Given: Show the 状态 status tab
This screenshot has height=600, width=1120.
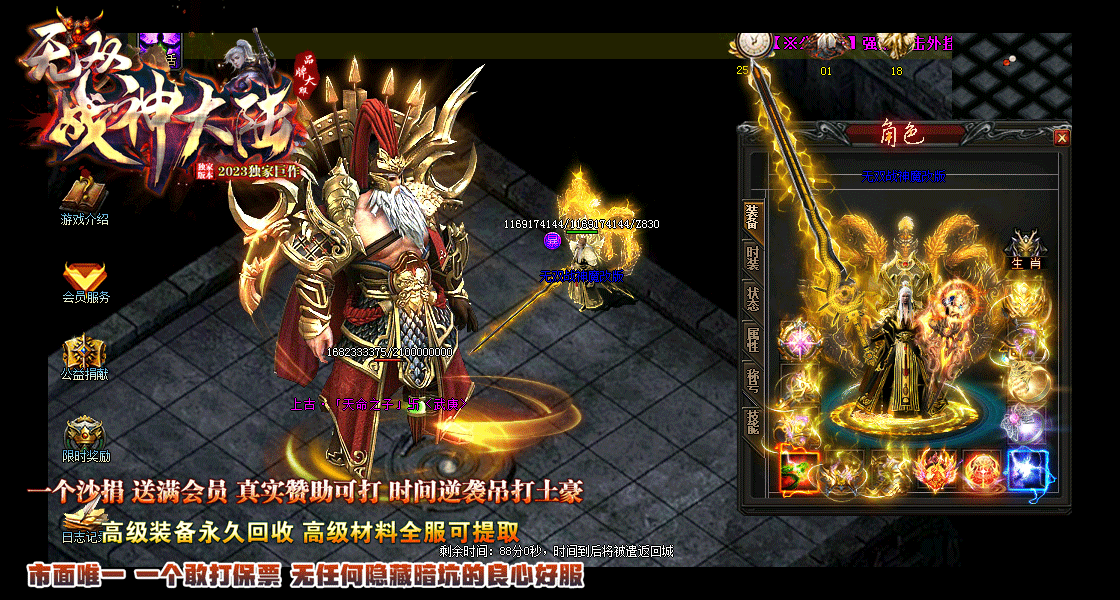Looking at the screenshot, I should [752, 297].
